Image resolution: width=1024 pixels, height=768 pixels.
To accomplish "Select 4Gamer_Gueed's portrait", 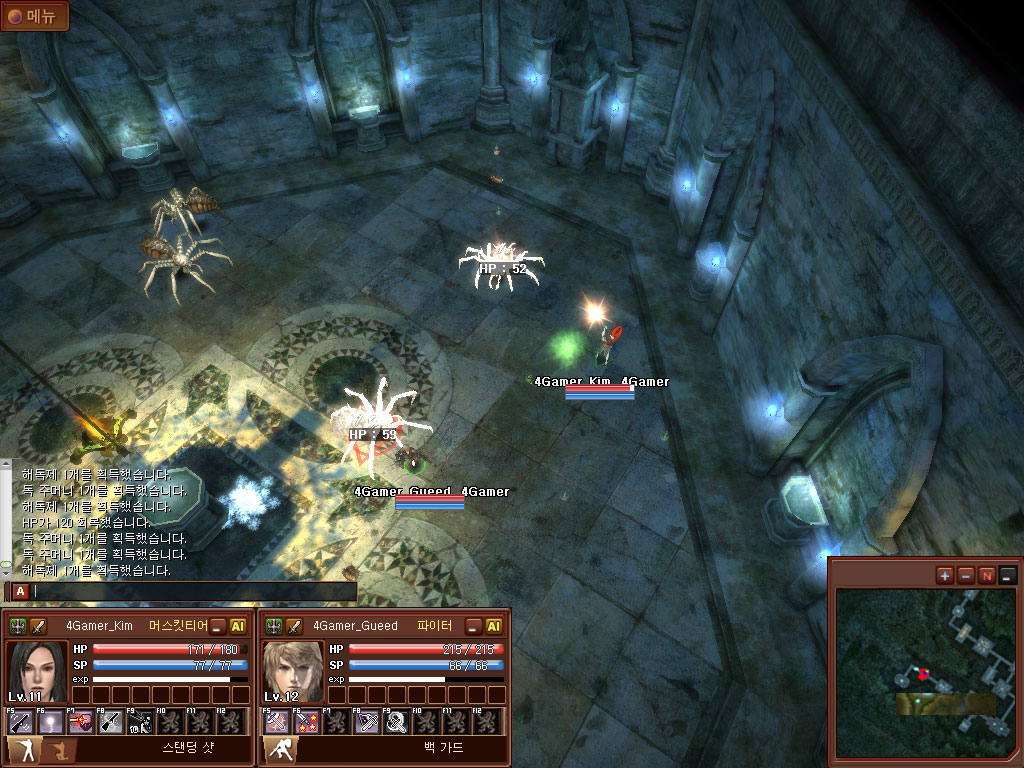I will 293,671.
